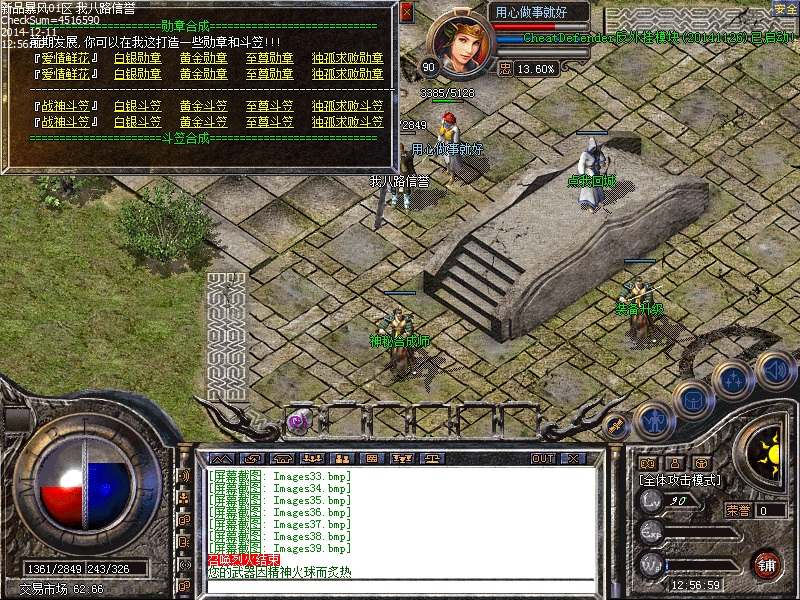The height and width of the screenshot is (600, 800).
Task: Focus the chat text input line
Action: tap(400, 587)
